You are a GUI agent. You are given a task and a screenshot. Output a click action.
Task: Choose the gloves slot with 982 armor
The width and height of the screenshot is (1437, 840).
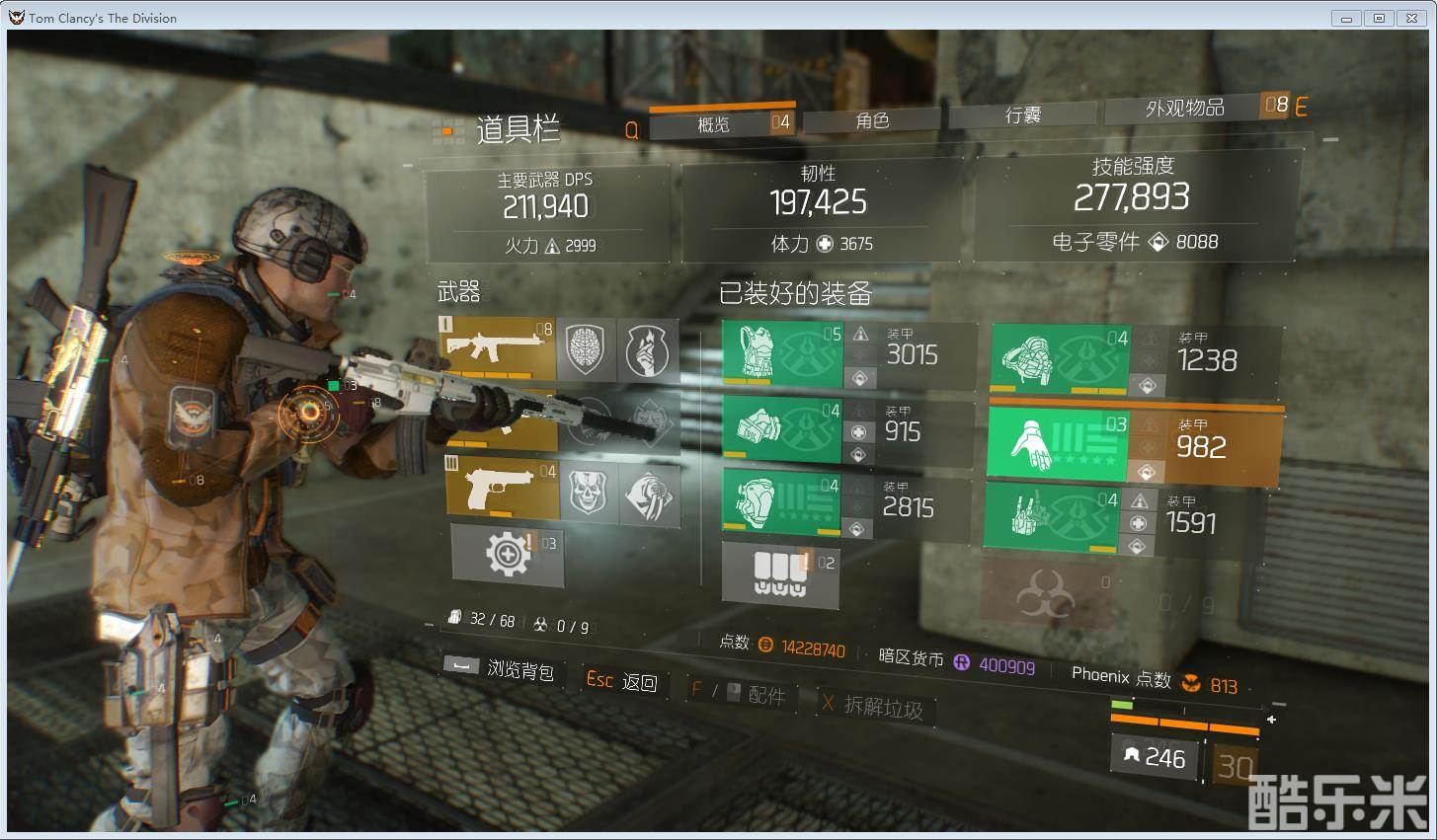point(1057,443)
